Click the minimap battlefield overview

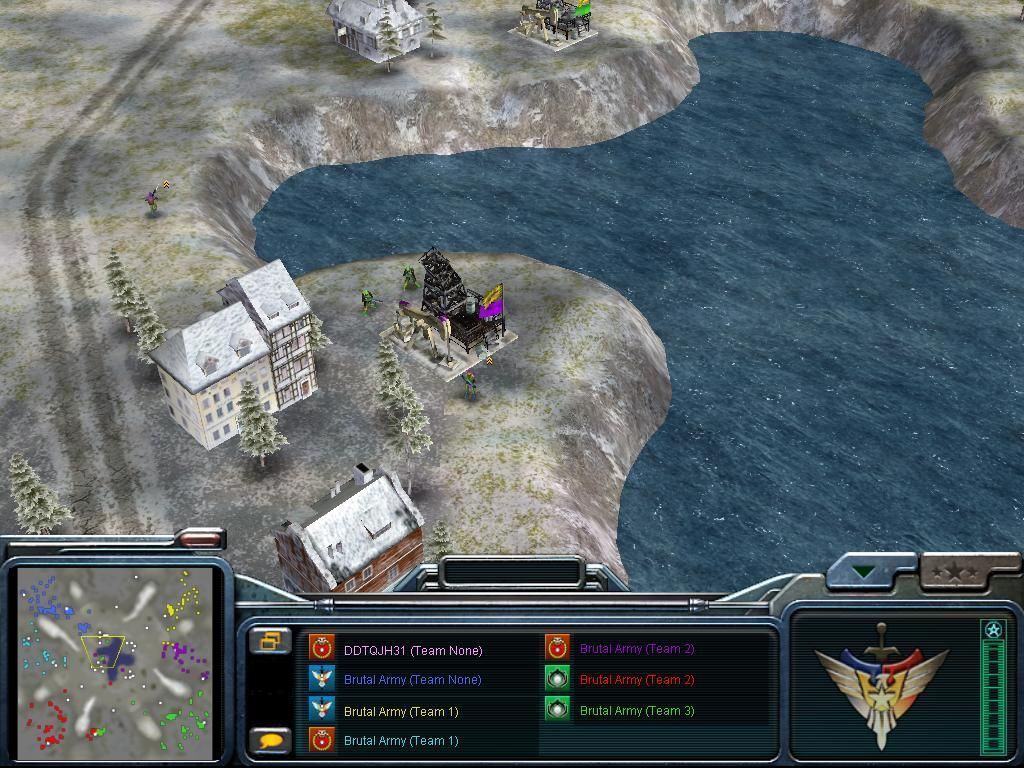pyautogui.click(x=116, y=660)
